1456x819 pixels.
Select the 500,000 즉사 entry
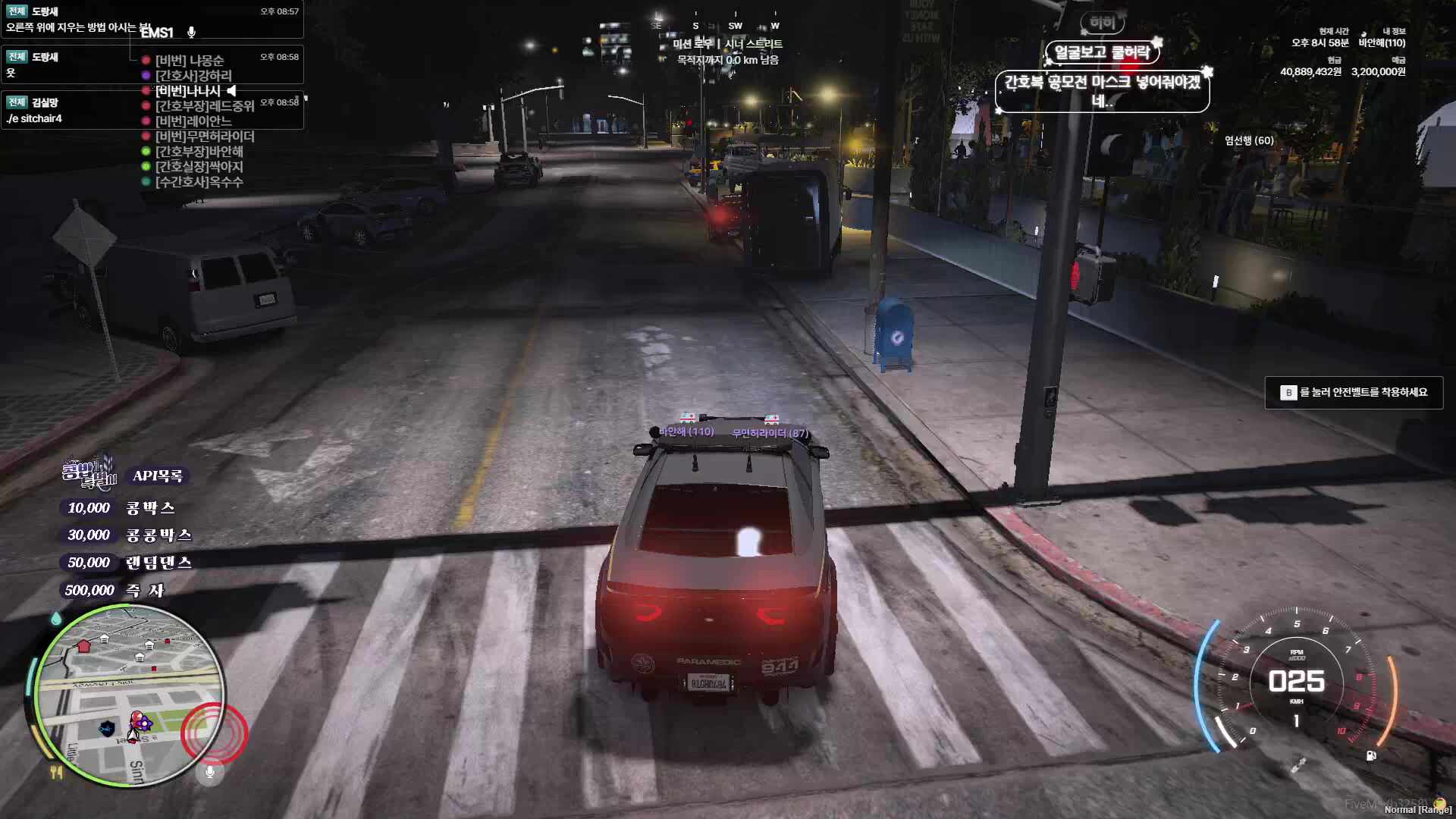[x=115, y=590]
